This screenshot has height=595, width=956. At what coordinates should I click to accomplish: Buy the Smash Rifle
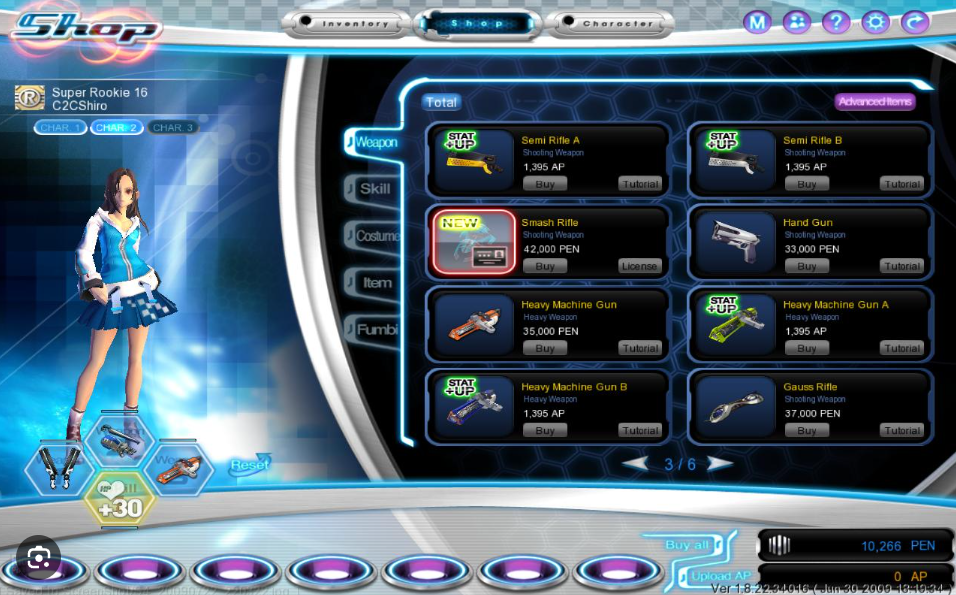(545, 266)
